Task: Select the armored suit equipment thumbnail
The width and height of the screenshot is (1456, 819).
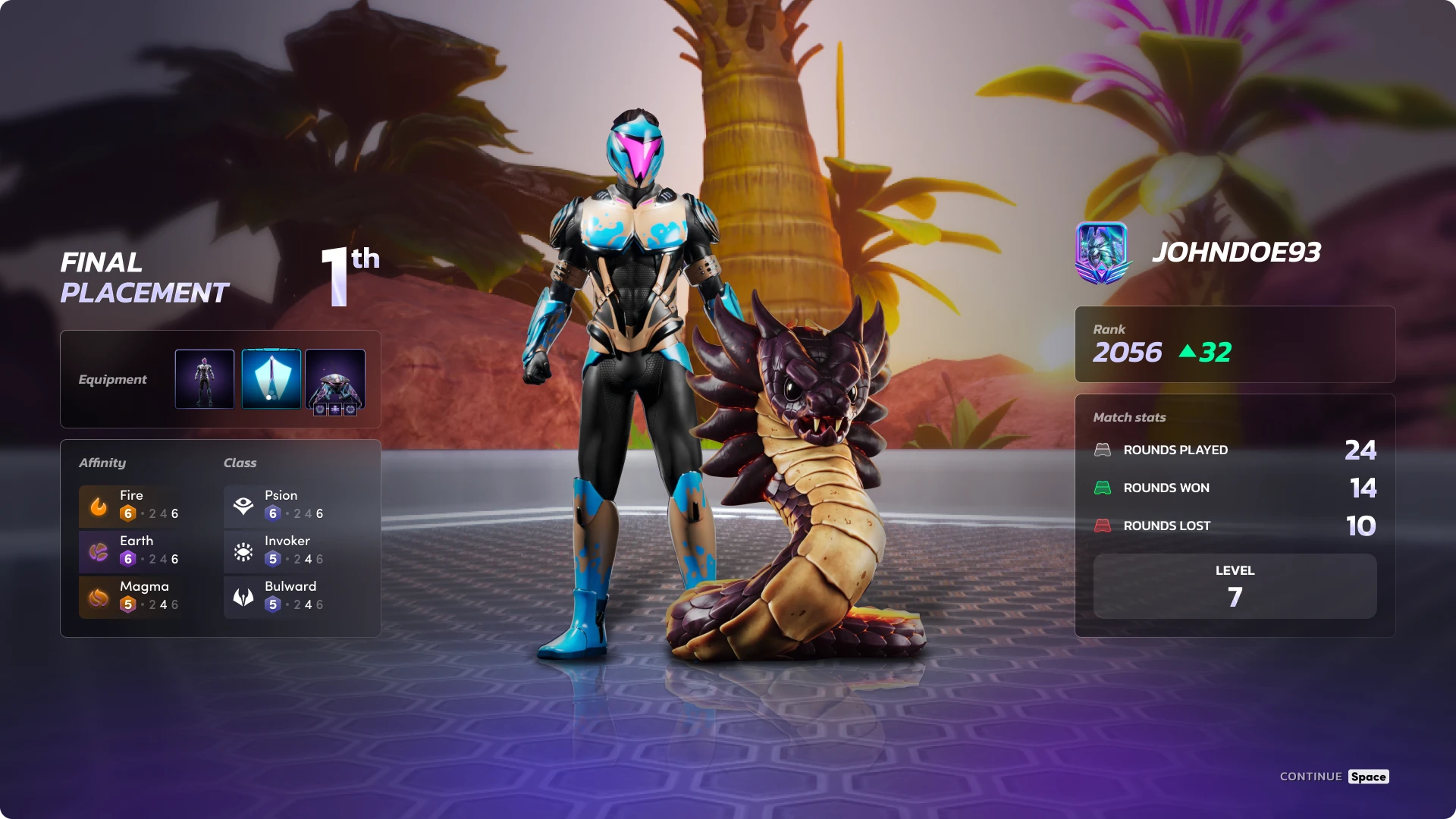Action: 205,379
